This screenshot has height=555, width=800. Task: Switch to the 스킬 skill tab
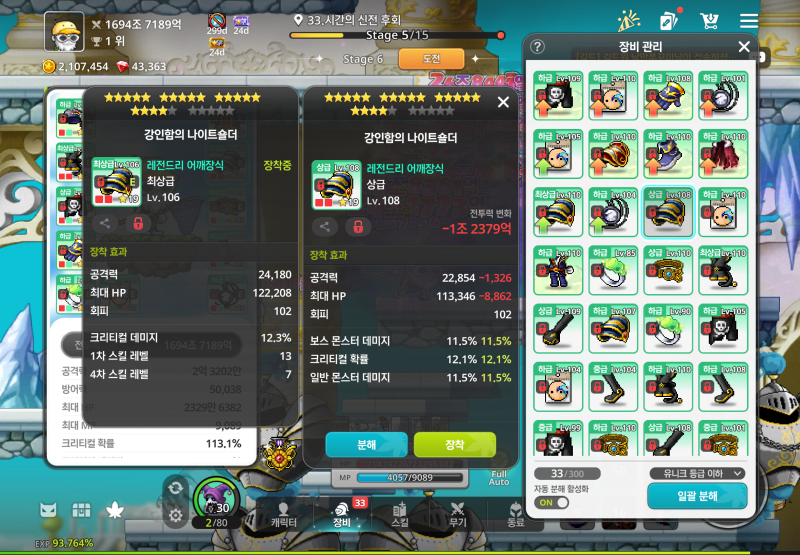coord(400,513)
